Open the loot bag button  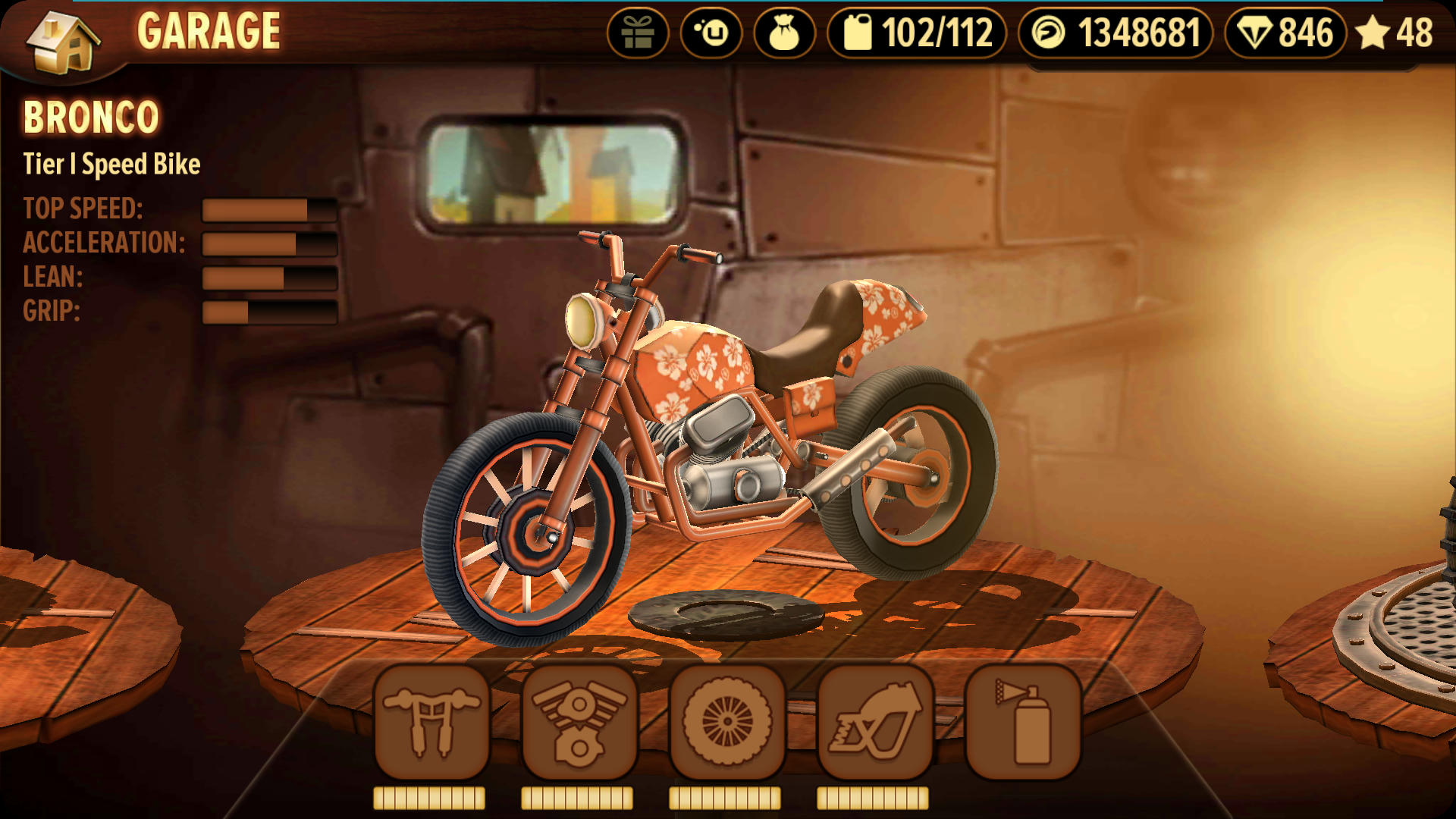(784, 33)
